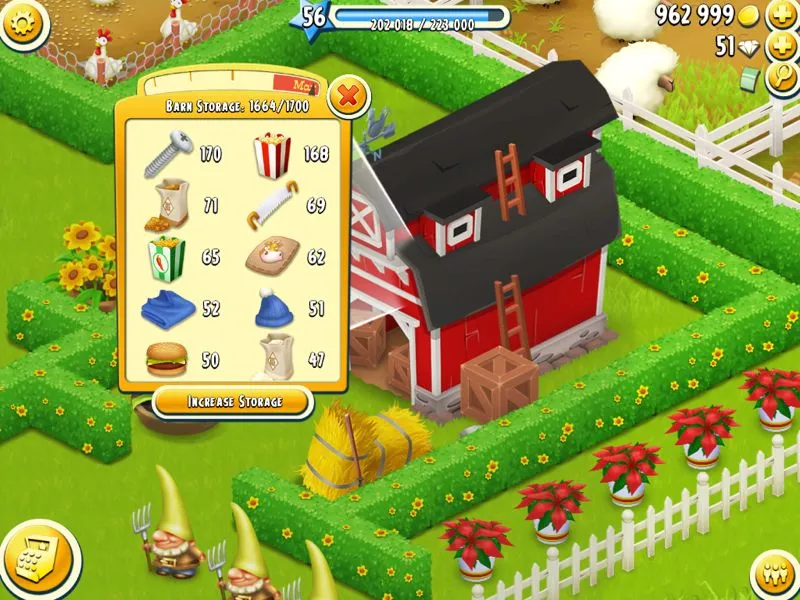Open the magnifying glass button
Image resolution: width=800 pixels, height=600 pixels.
pyautogui.click(x=781, y=79)
